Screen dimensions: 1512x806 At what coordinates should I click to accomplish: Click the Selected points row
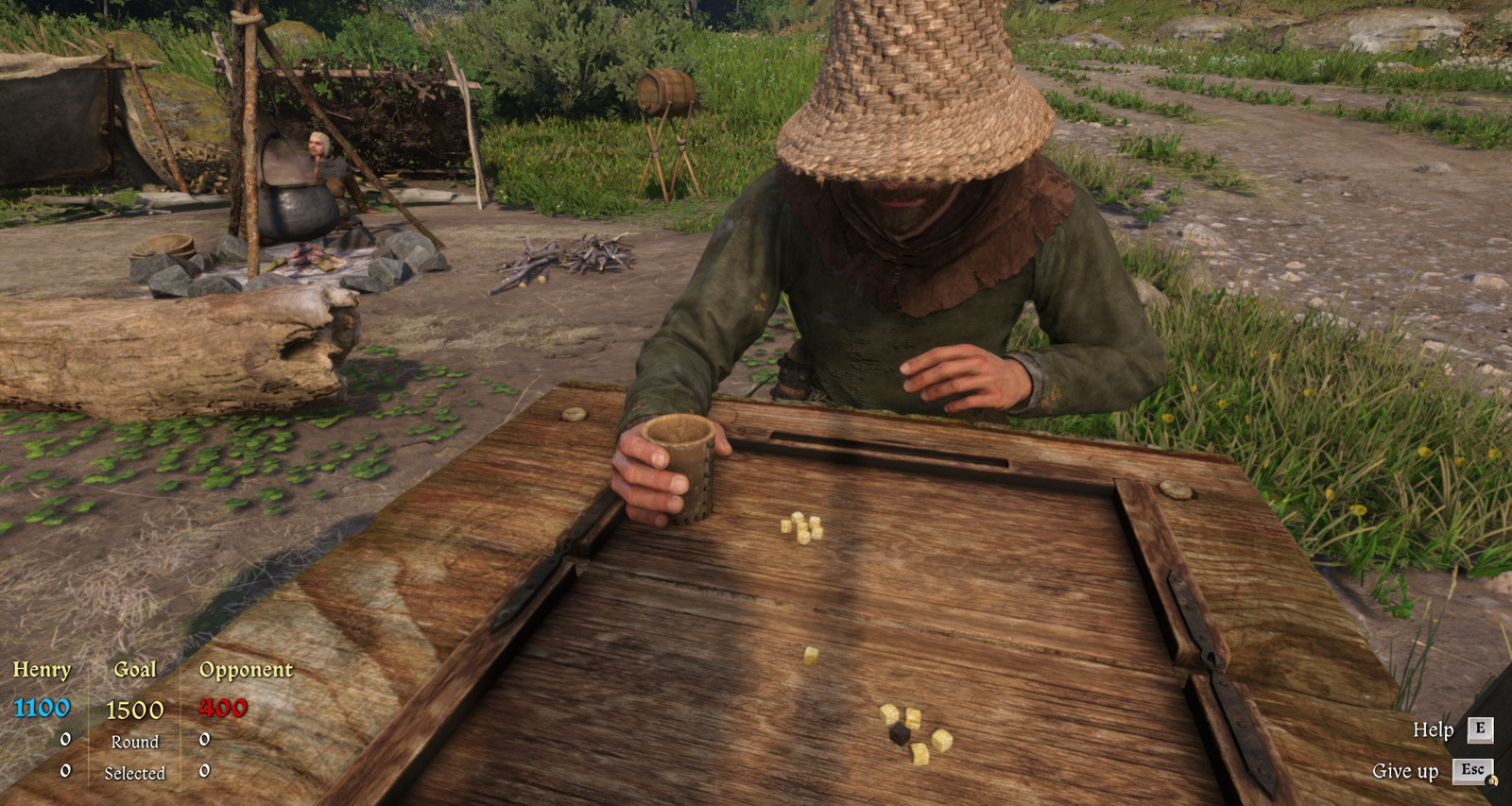(x=136, y=772)
